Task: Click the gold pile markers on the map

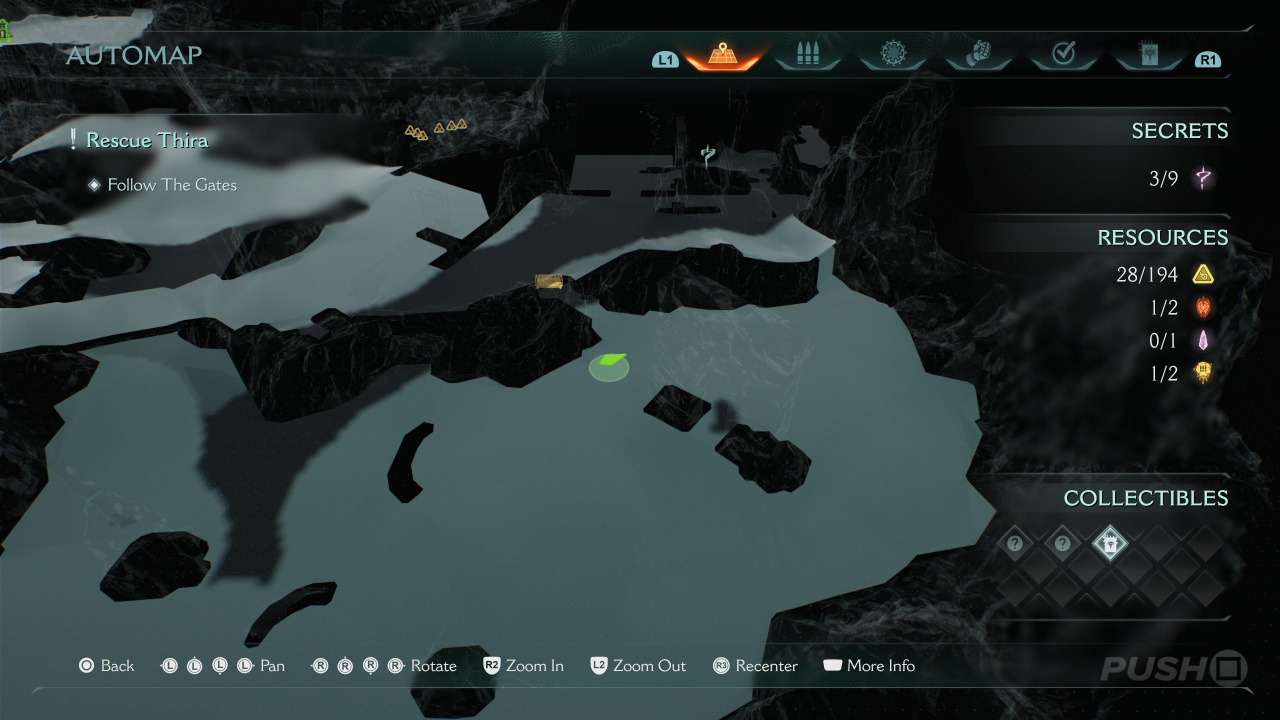Action: pyautogui.click(x=436, y=129)
